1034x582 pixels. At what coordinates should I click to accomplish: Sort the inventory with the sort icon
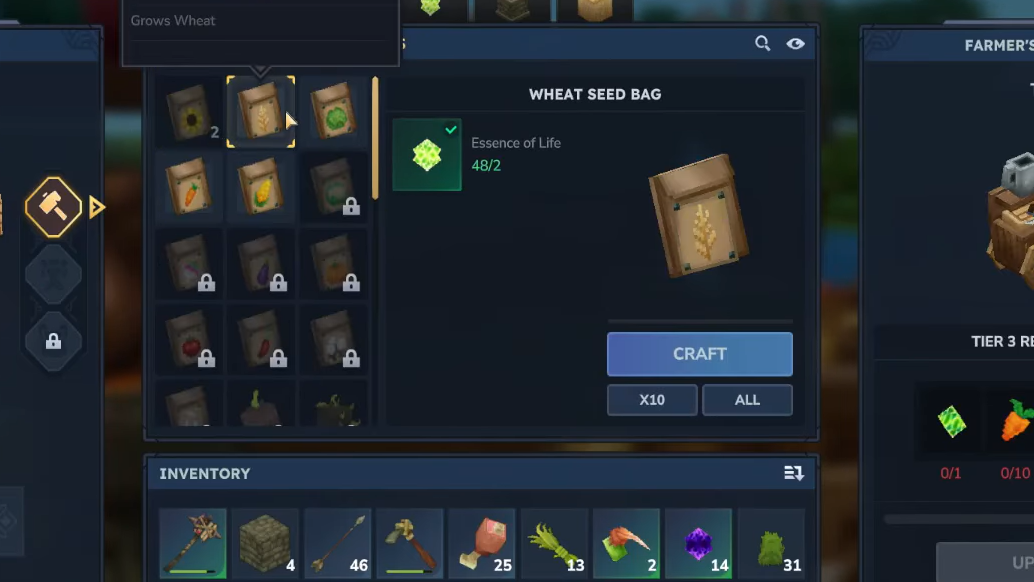point(794,473)
